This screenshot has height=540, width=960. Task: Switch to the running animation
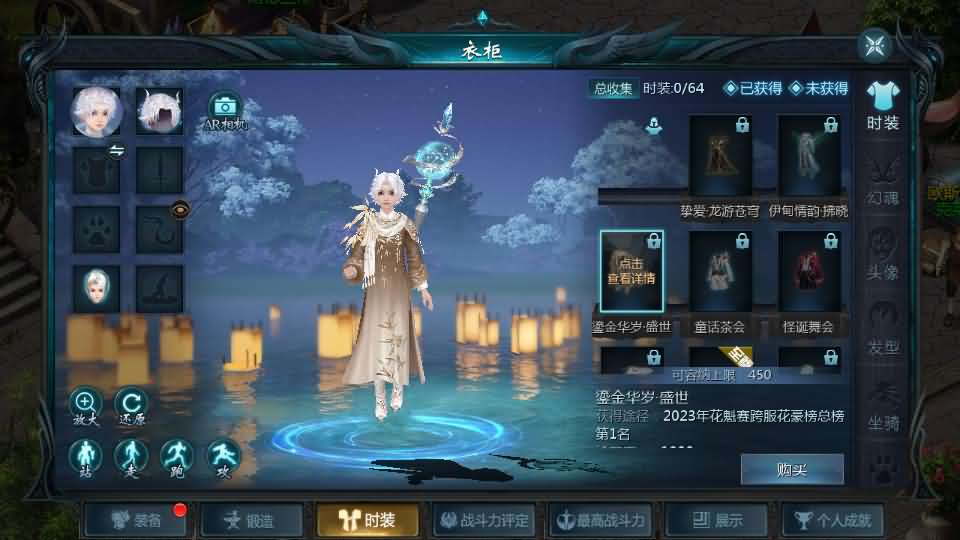coord(176,457)
